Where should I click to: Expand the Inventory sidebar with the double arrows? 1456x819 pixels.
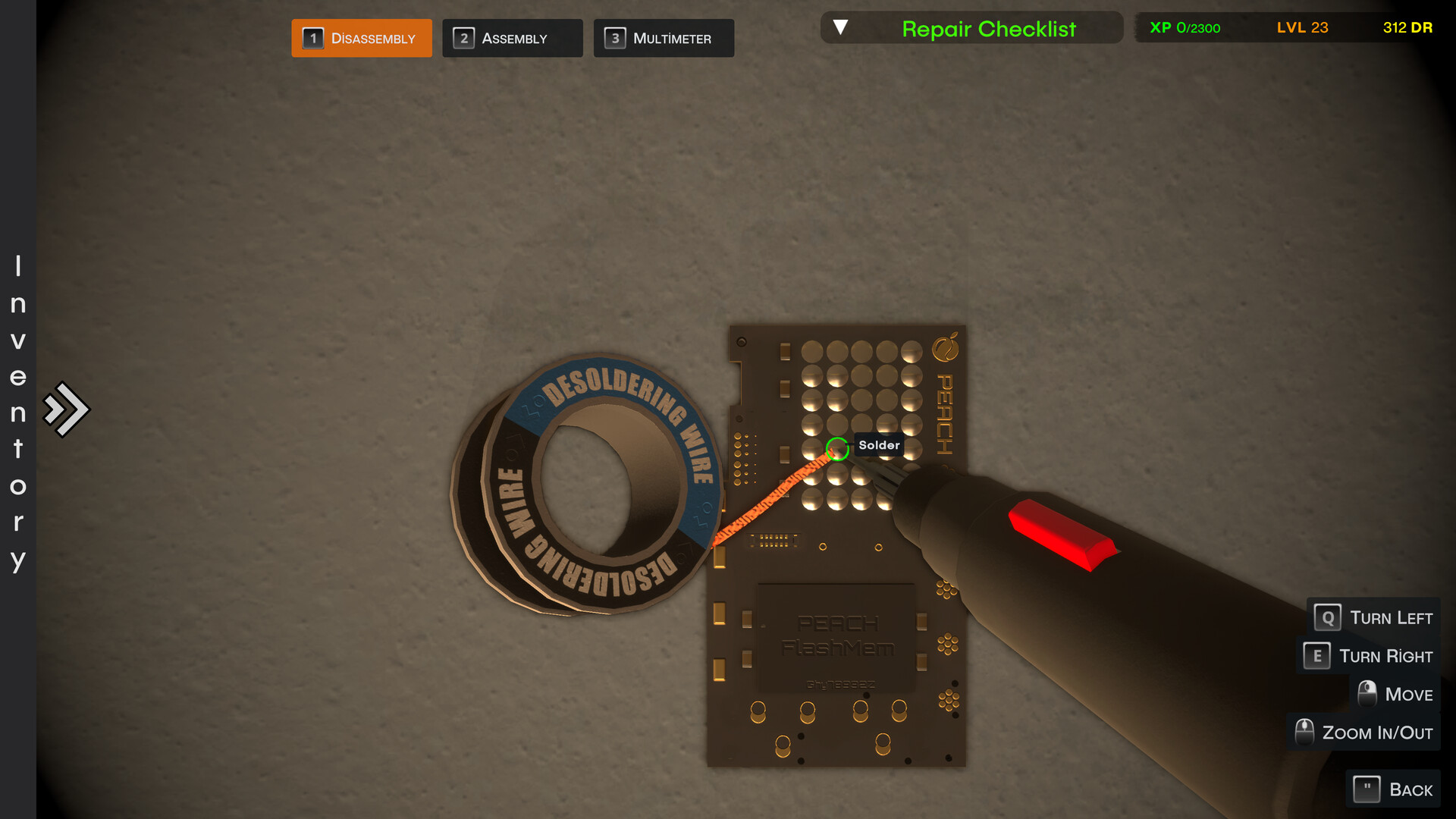(67, 408)
